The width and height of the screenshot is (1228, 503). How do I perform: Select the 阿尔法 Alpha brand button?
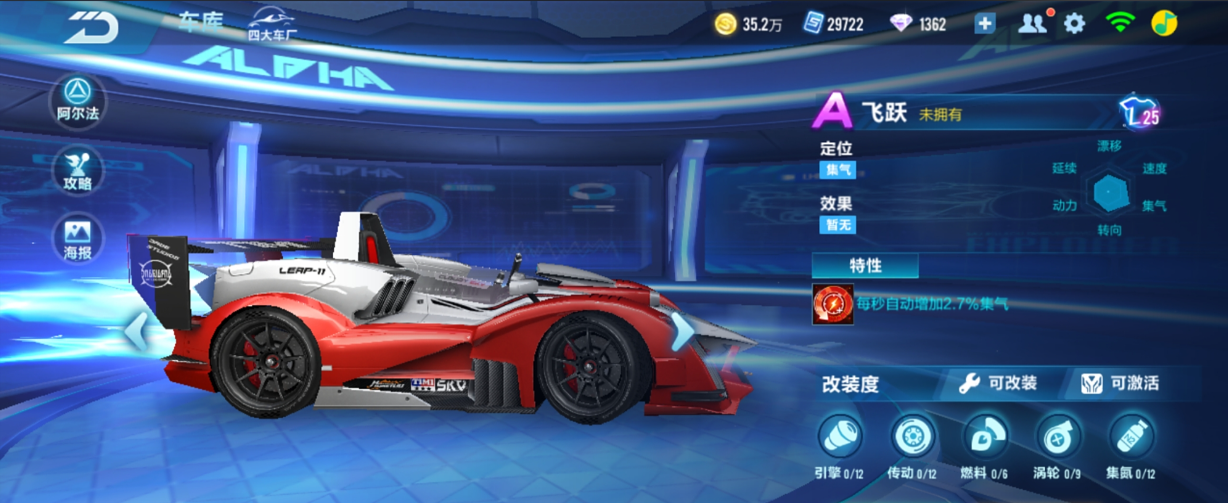tap(78, 100)
